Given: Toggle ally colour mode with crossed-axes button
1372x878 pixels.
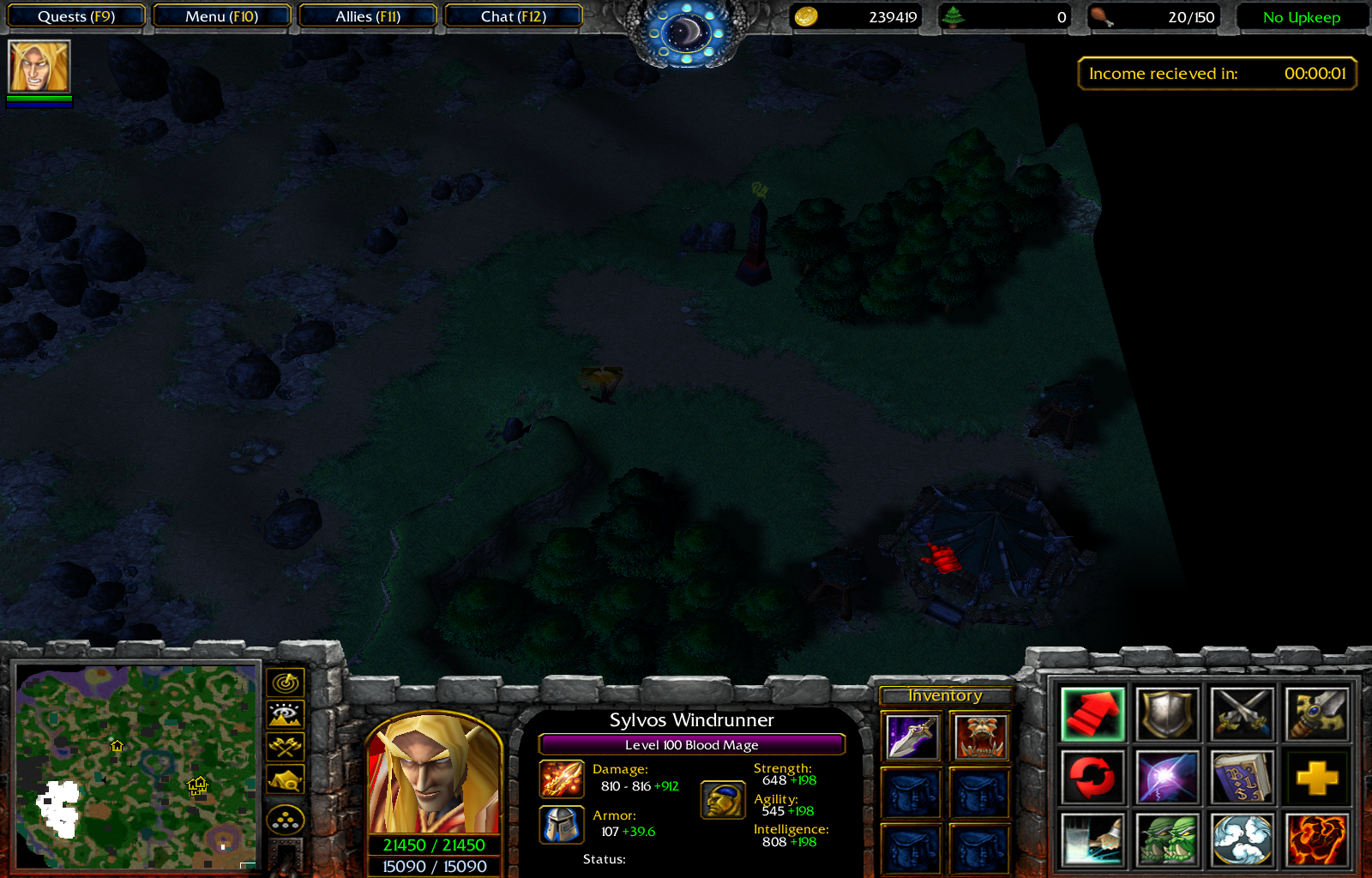Looking at the screenshot, I should point(286,747).
